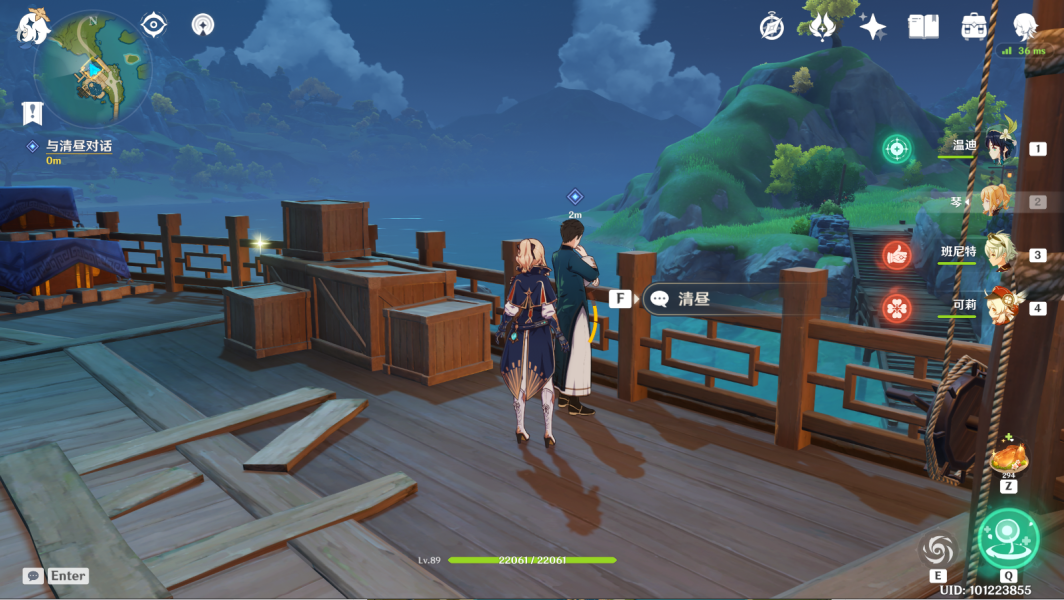Open the character screen icon
1064x600 pixels.
point(1025,27)
